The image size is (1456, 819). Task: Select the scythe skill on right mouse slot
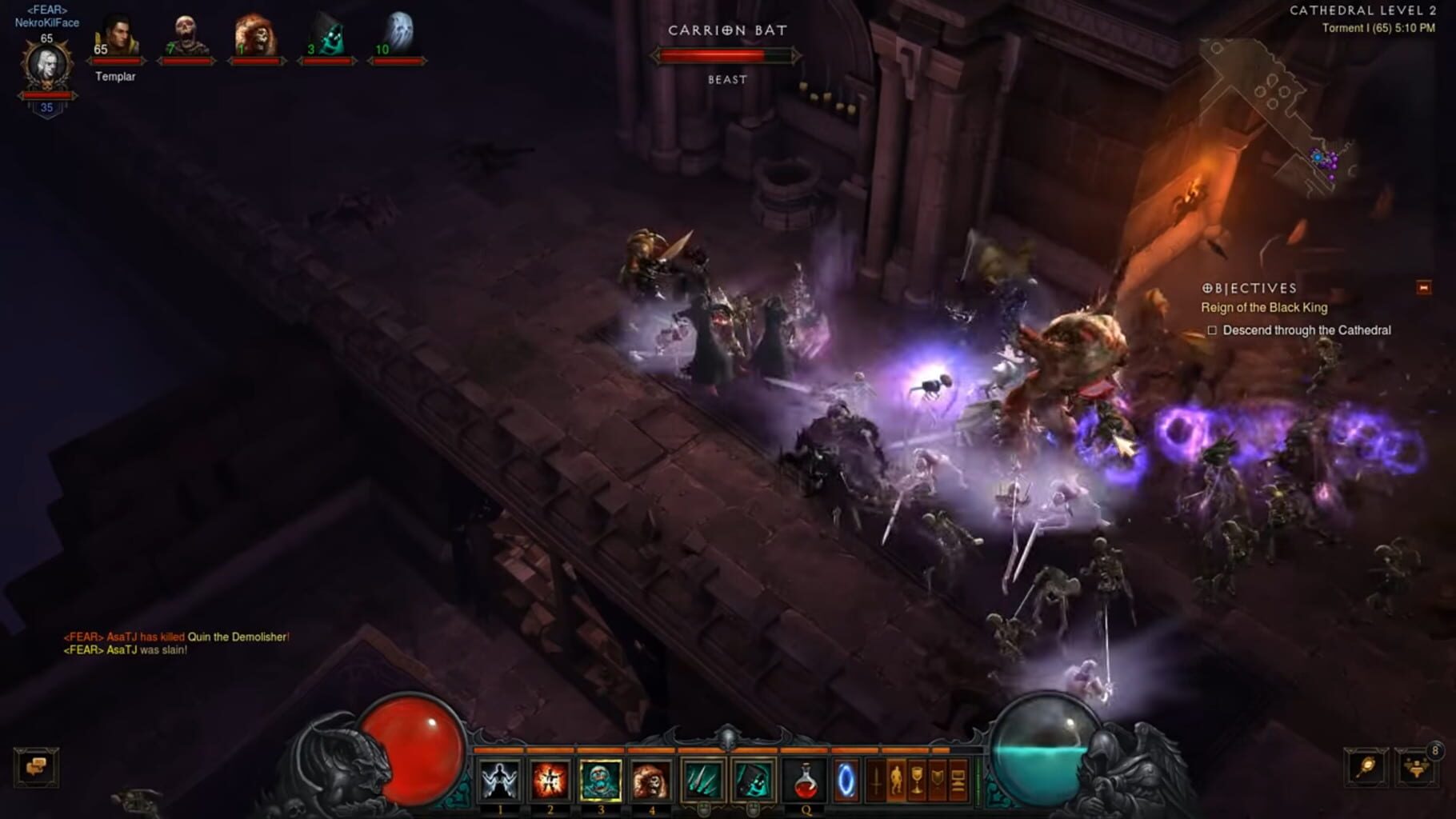752,779
